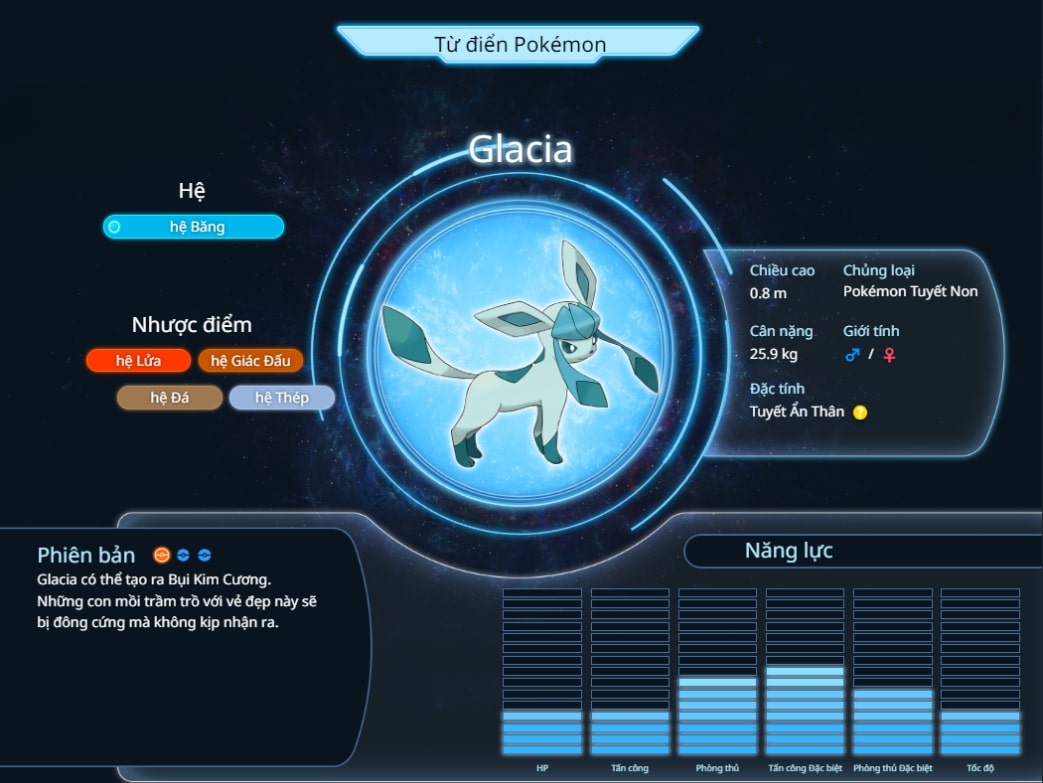Open the Tuyết Ẩn Thân ability info icon

pyautogui.click(x=860, y=412)
